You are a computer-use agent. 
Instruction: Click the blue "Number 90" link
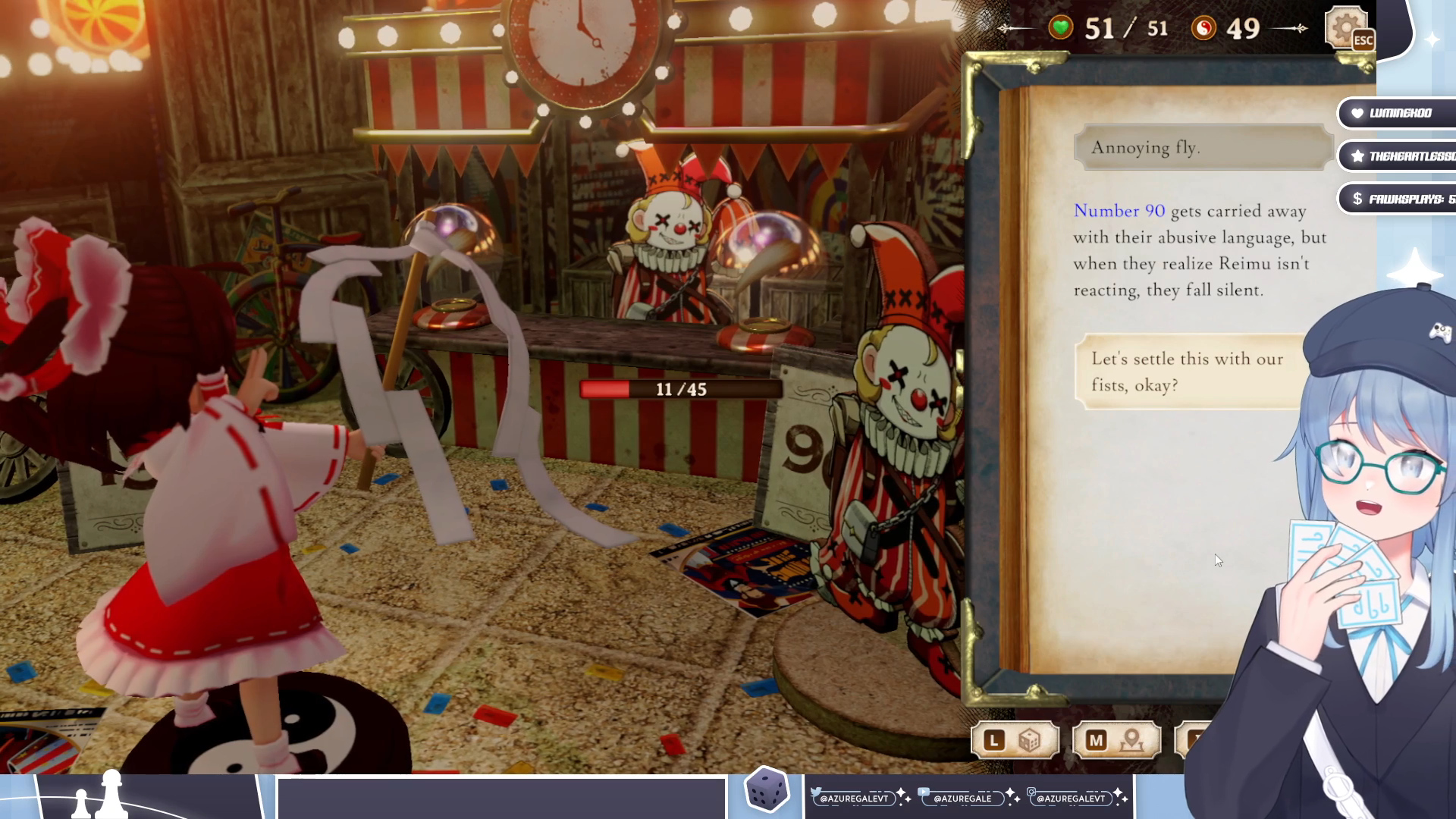tap(1119, 211)
